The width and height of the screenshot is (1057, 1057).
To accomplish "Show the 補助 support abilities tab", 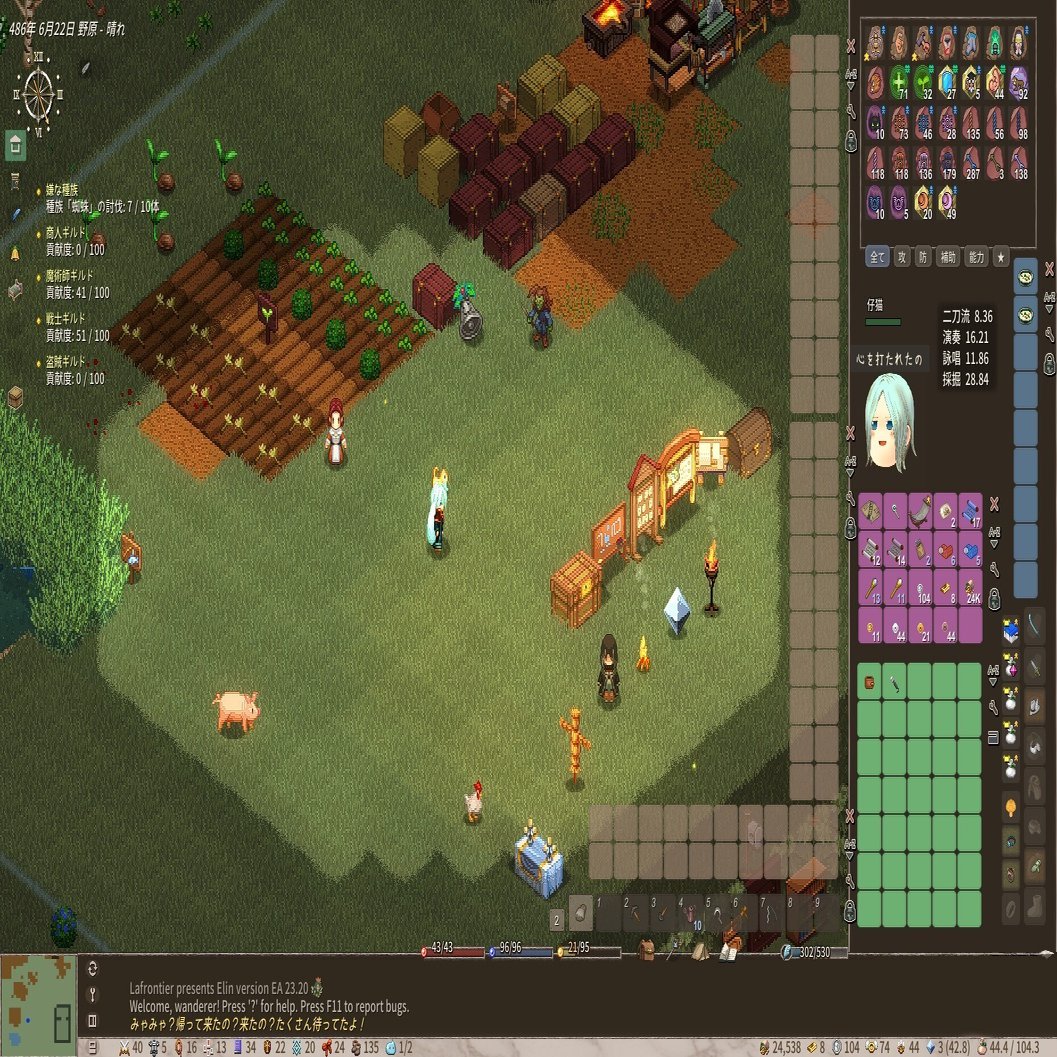I will (x=947, y=257).
